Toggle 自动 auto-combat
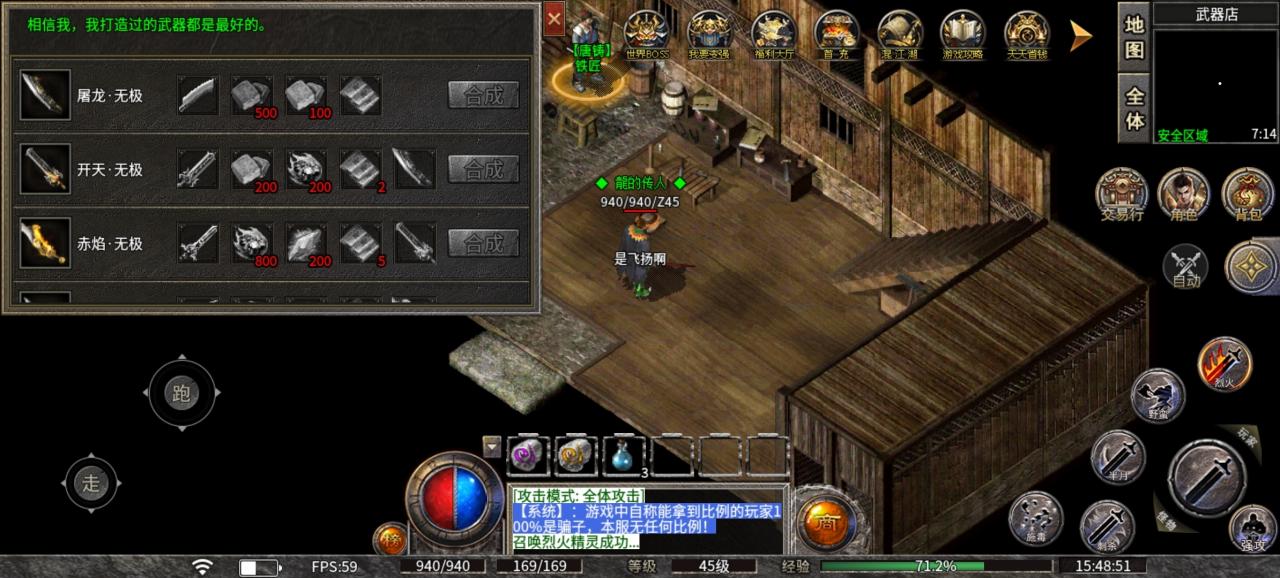 (1186, 267)
